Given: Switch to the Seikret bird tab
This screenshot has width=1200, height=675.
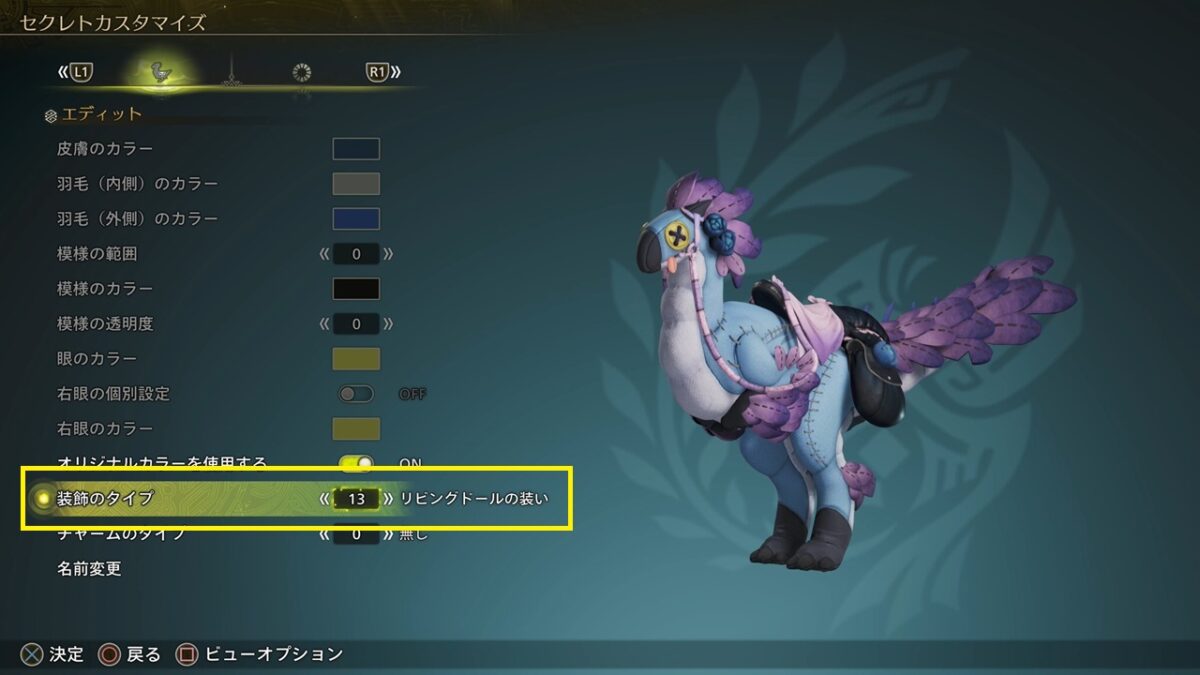Looking at the screenshot, I should [x=158, y=72].
